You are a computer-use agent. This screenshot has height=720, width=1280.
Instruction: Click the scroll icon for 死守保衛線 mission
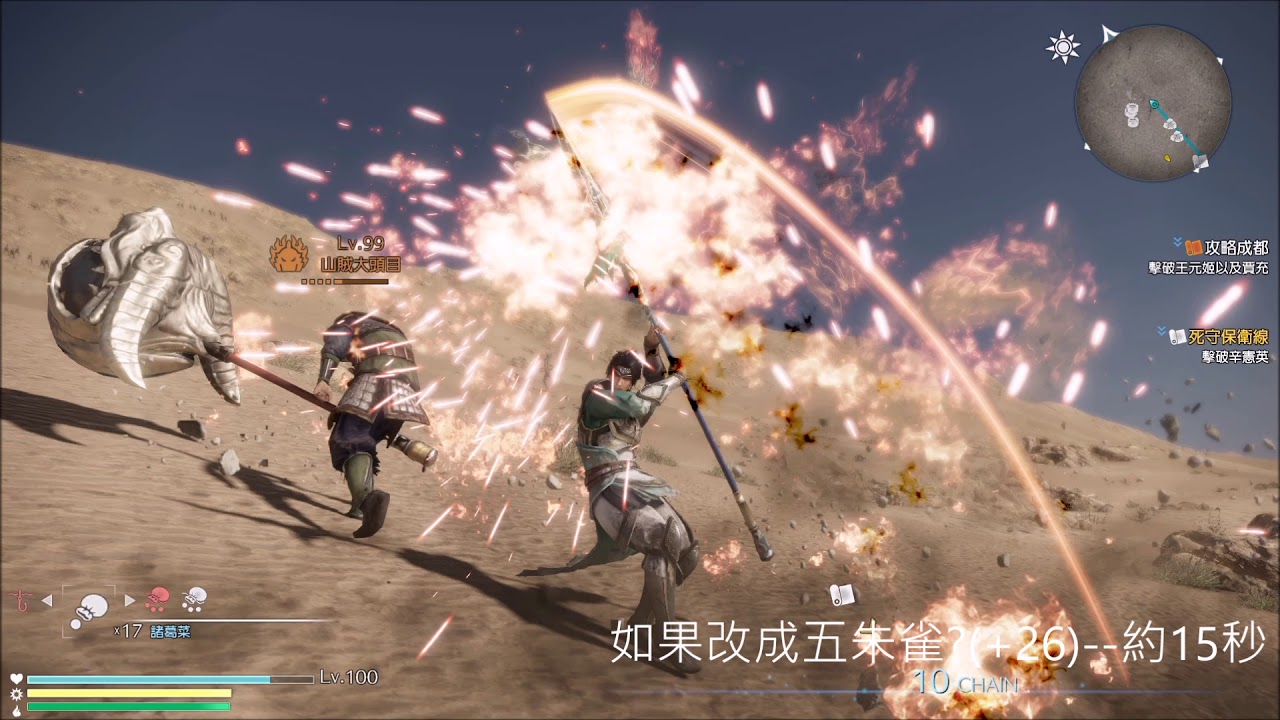tap(1177, 336)
